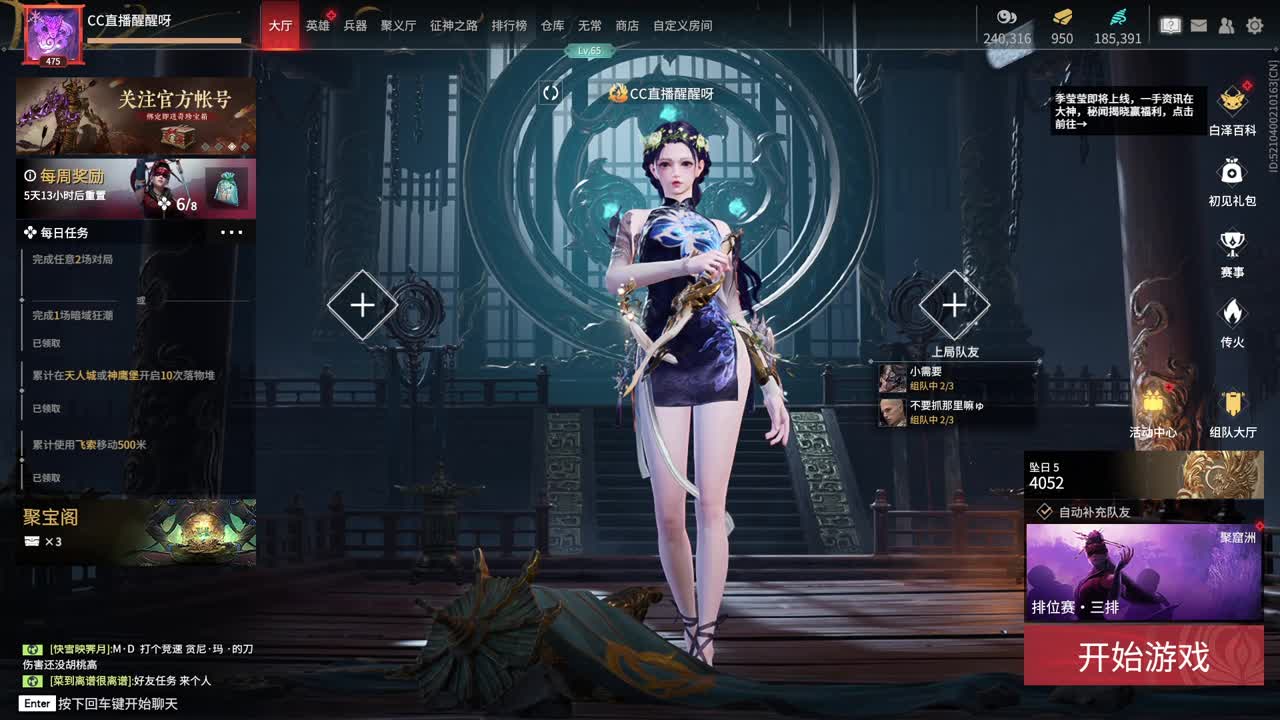Open the mail envelope icon at top right

(1198, 25)
